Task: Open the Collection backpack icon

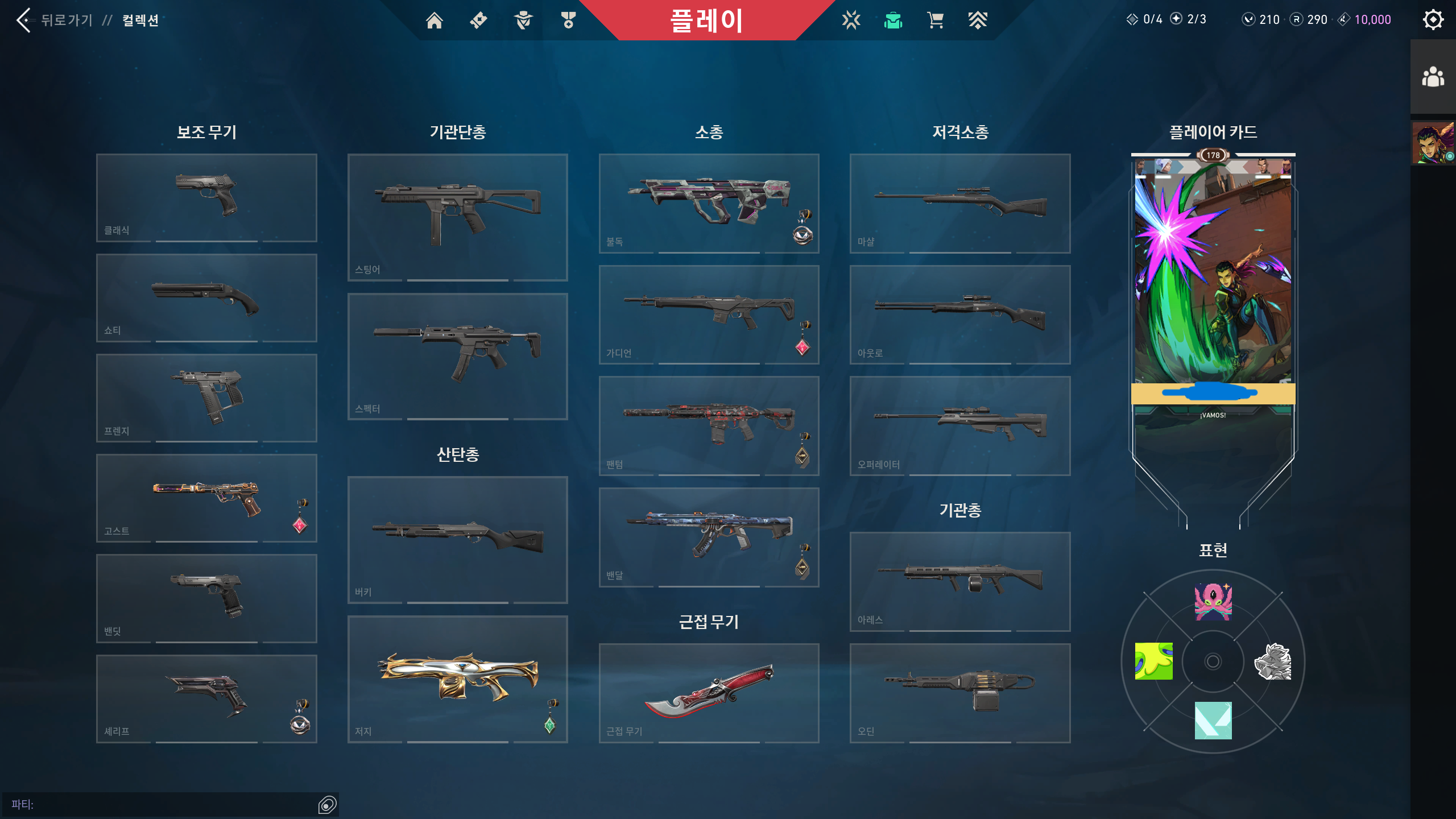Action: [x=893, y=20]
